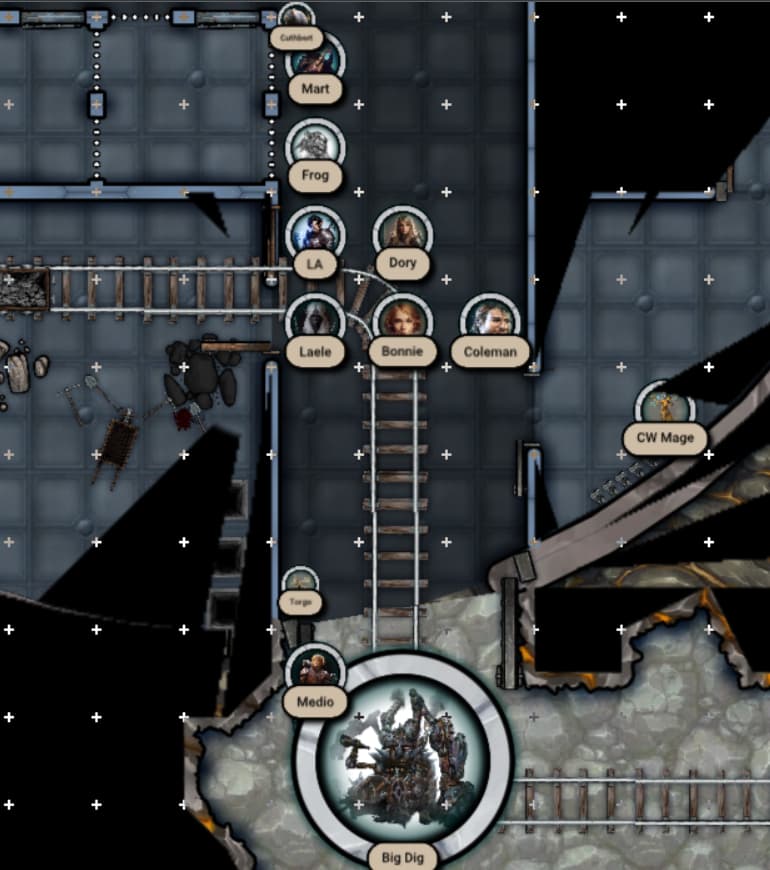
Task: Choose the LA character token
Action: point(315,234)
